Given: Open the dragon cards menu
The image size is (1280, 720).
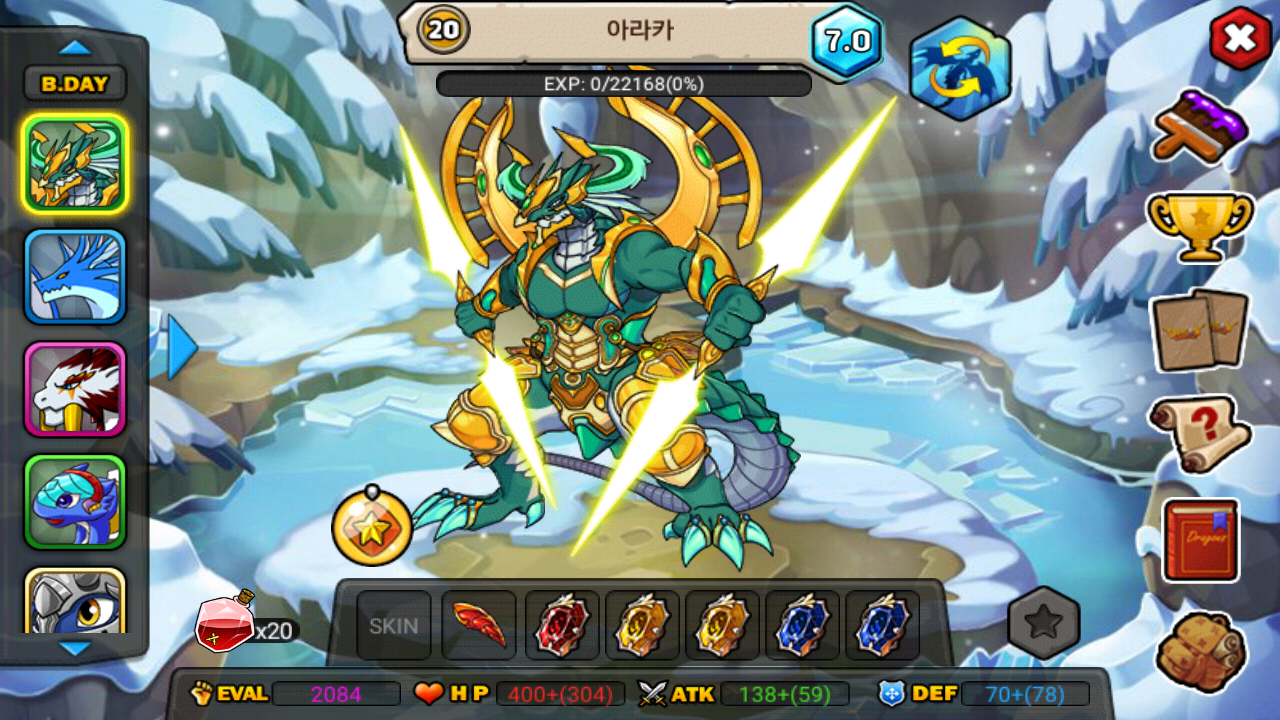Looking at the screenshot, I should tap(1200, 330).
